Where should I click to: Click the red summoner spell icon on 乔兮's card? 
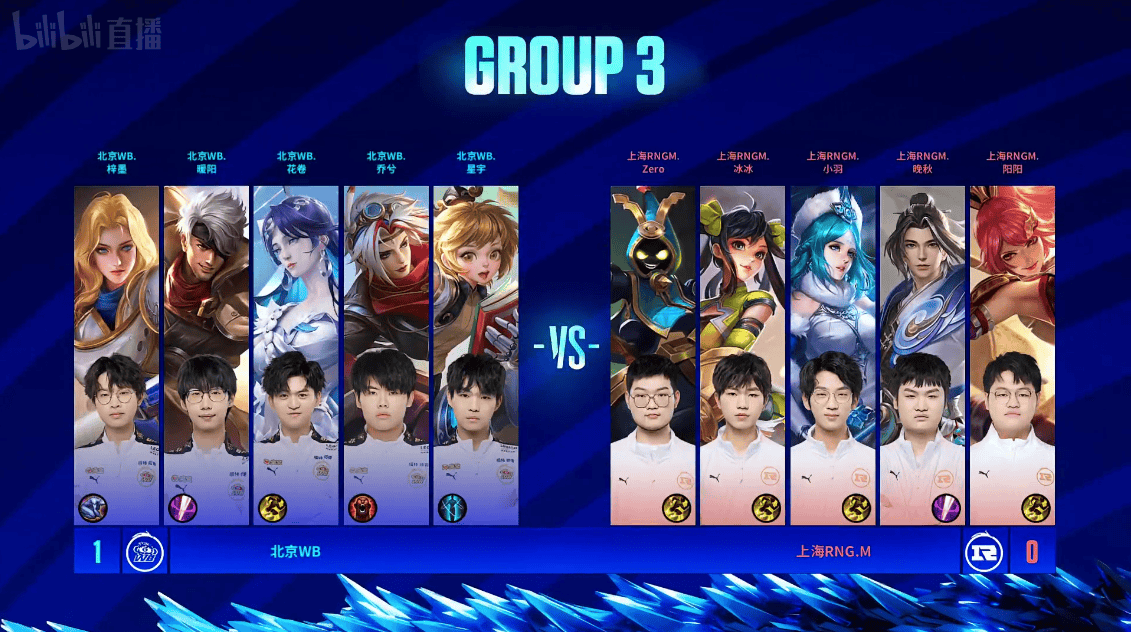[x=362, y=508]
